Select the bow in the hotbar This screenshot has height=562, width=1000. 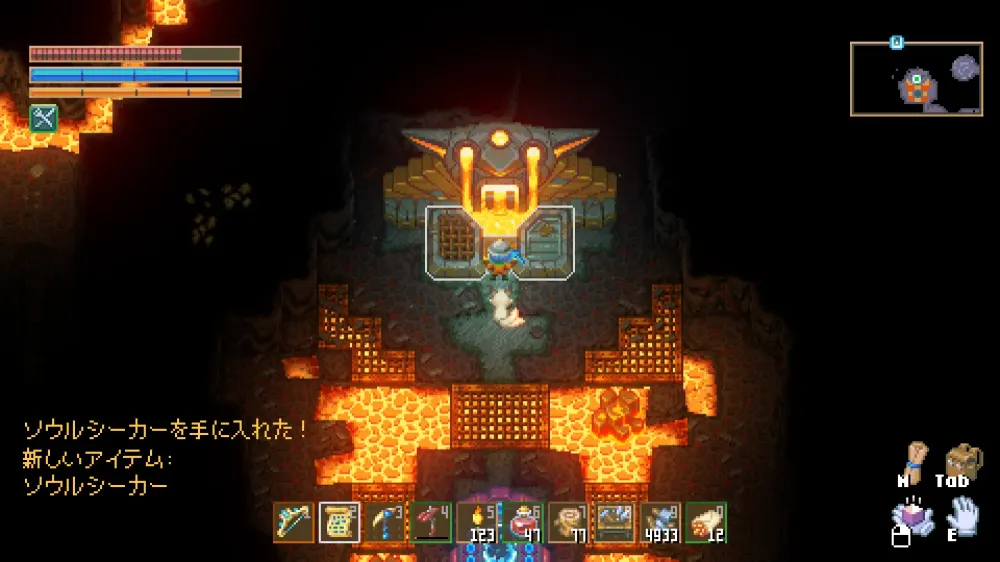coord(293,522)
